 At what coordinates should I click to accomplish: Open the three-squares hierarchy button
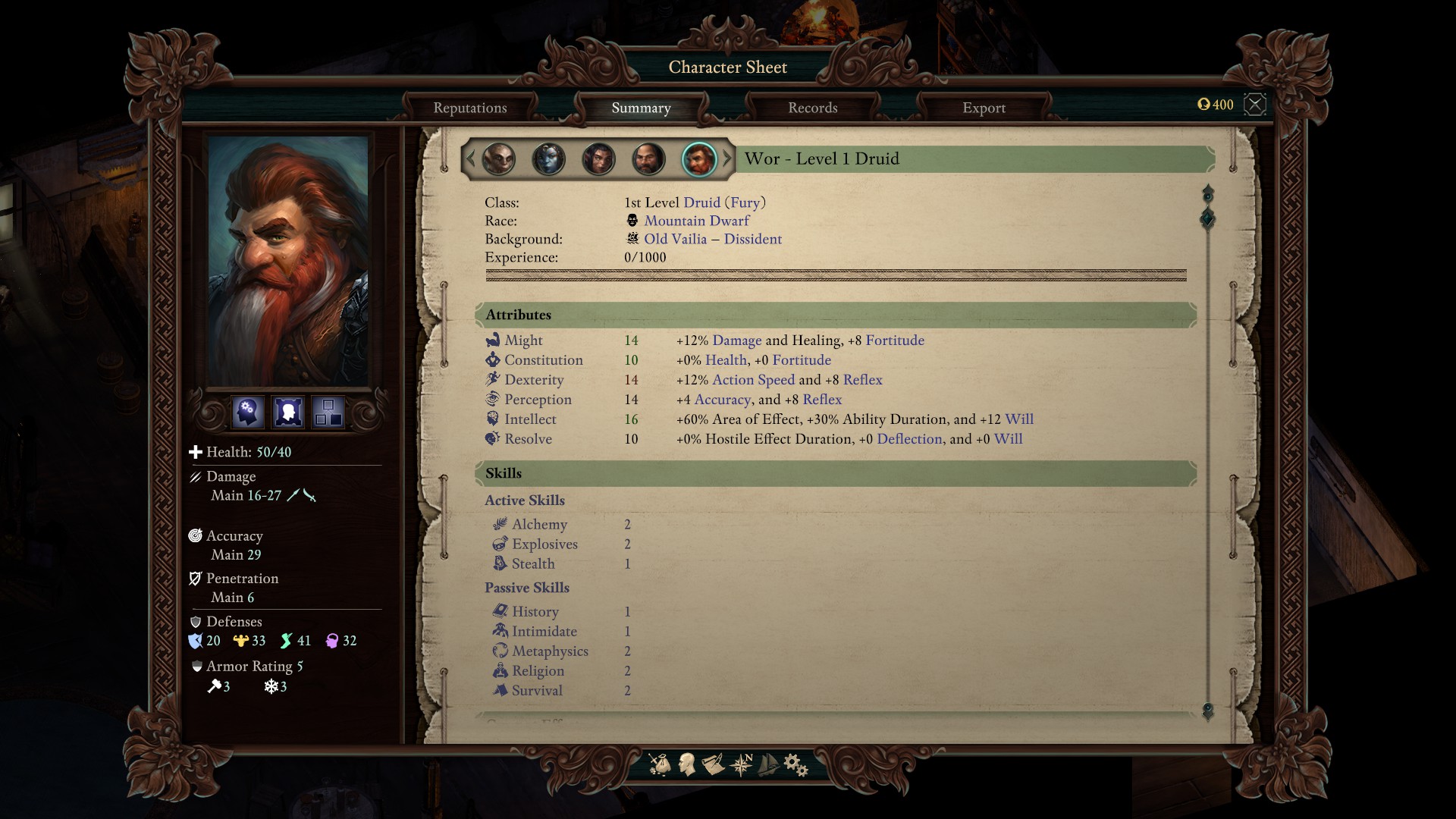pyautogui.click(x=328, y=413)
